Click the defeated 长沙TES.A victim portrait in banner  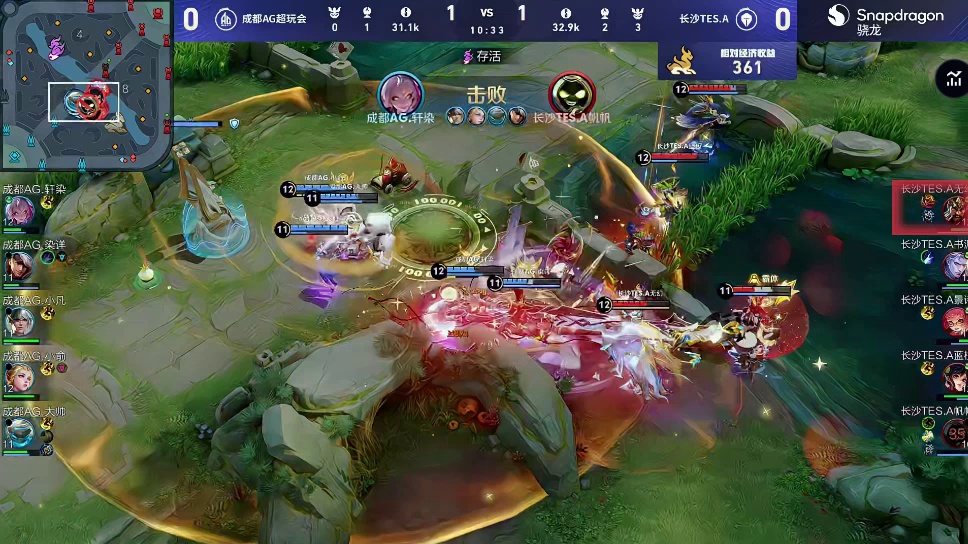[x=571, y=93]
